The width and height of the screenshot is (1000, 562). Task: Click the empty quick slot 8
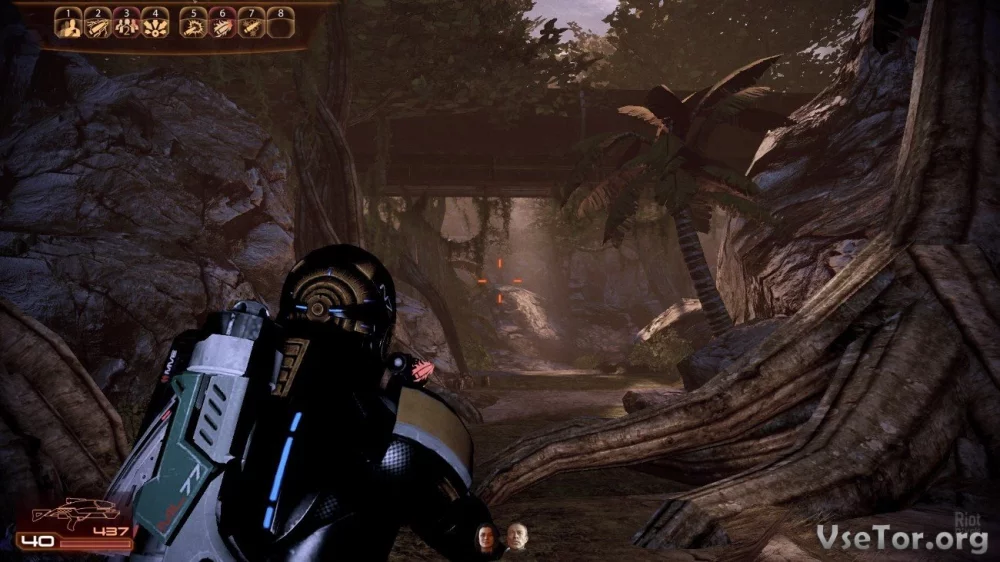point(280,25)
